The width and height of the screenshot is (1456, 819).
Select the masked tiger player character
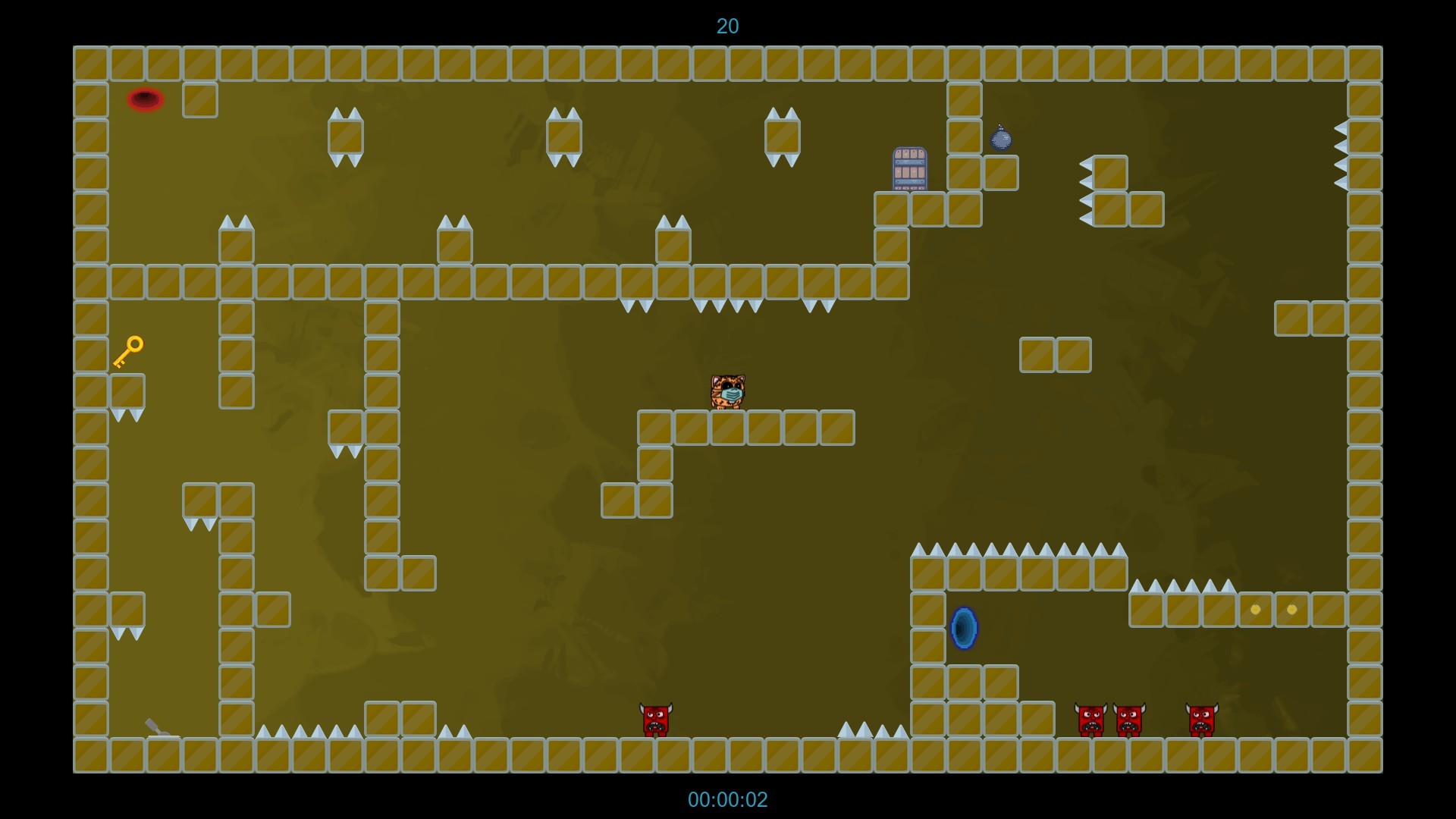click(x=728, y=392)
